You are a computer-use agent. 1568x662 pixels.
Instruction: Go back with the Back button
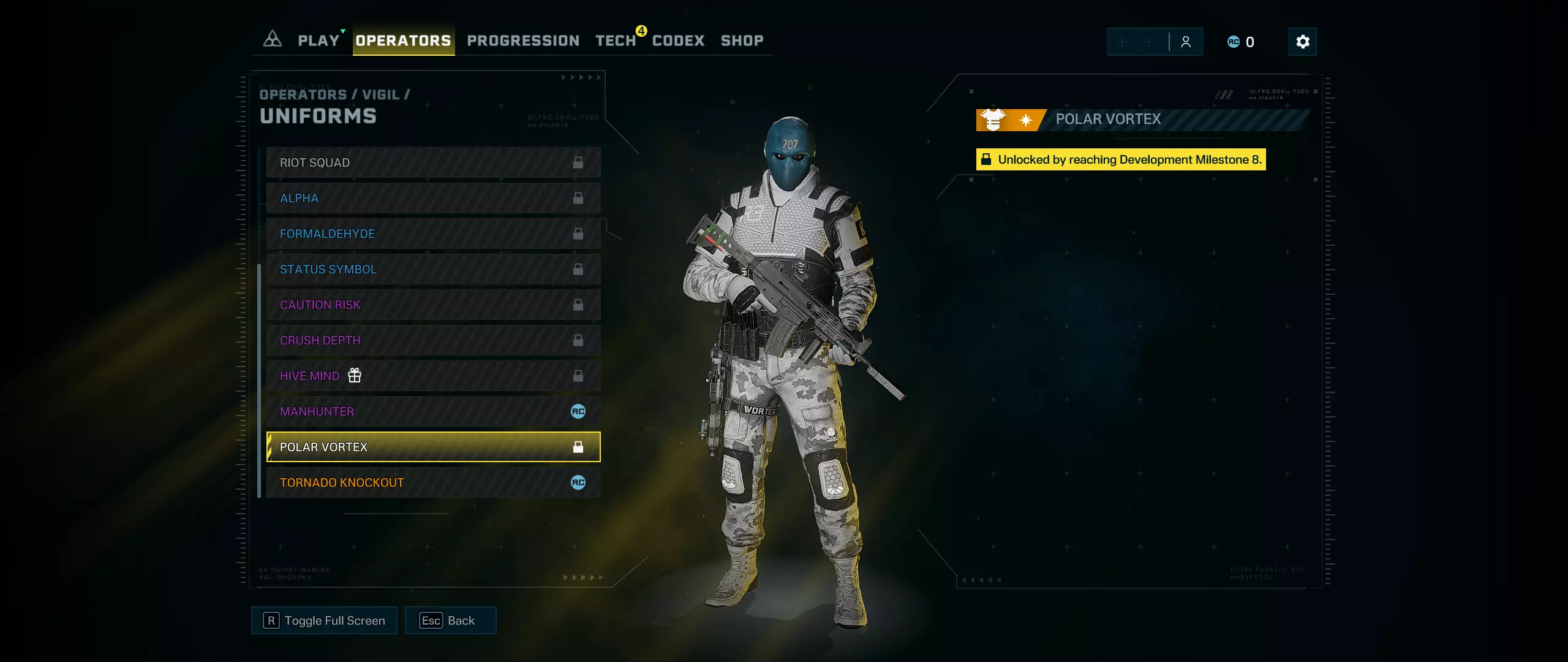click(450, 620)
